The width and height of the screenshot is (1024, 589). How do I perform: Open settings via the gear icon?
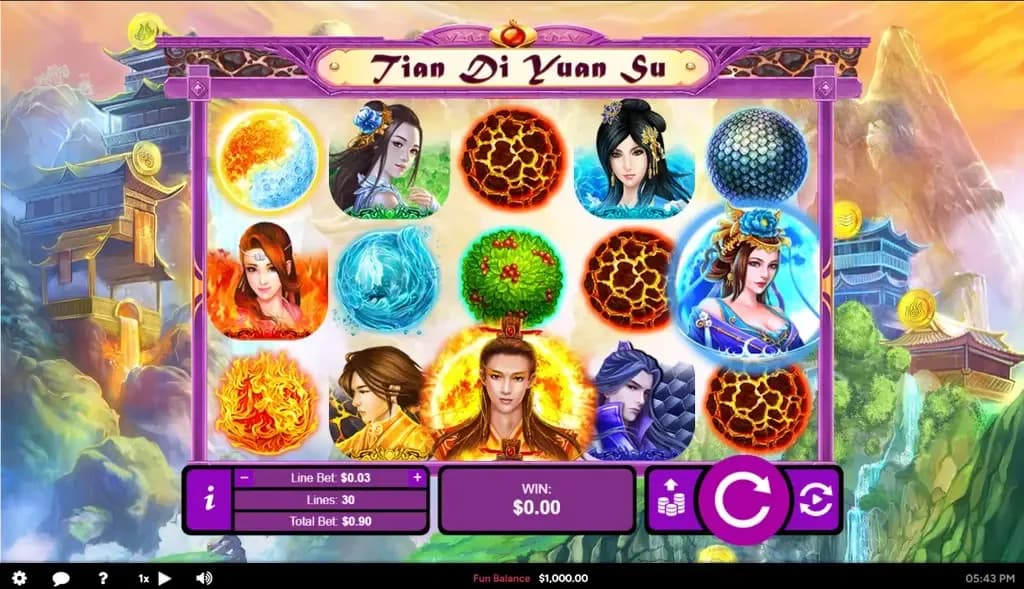(x=19, y=578)
